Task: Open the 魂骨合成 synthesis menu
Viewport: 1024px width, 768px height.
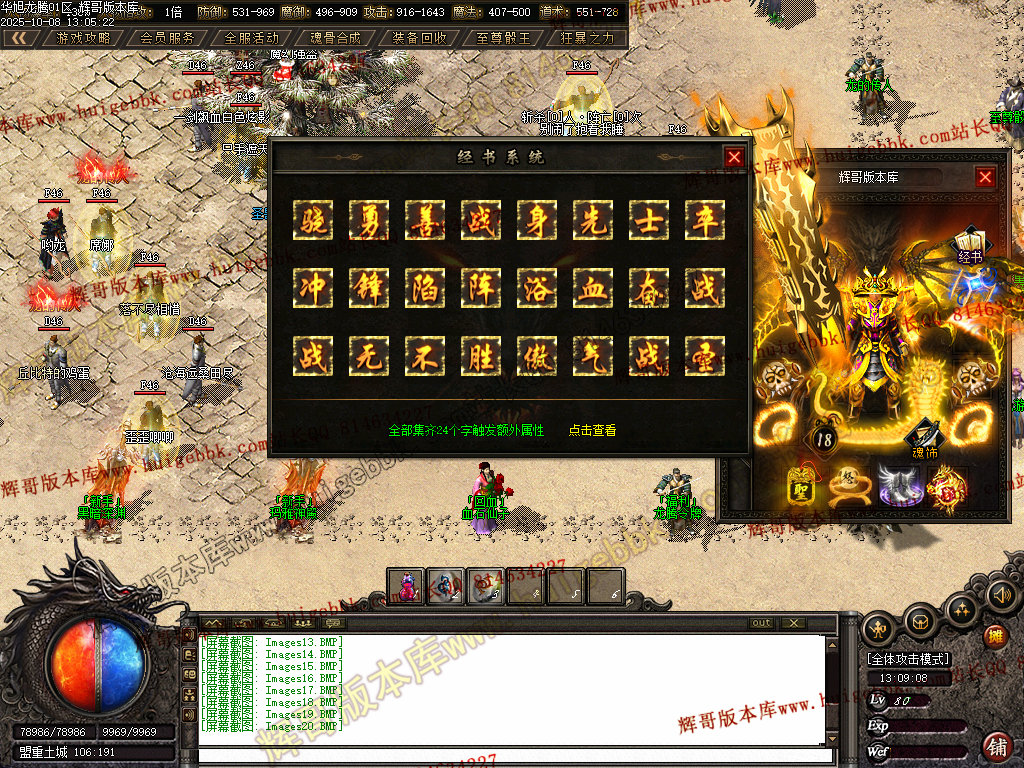Action: [x=335, y=38]
